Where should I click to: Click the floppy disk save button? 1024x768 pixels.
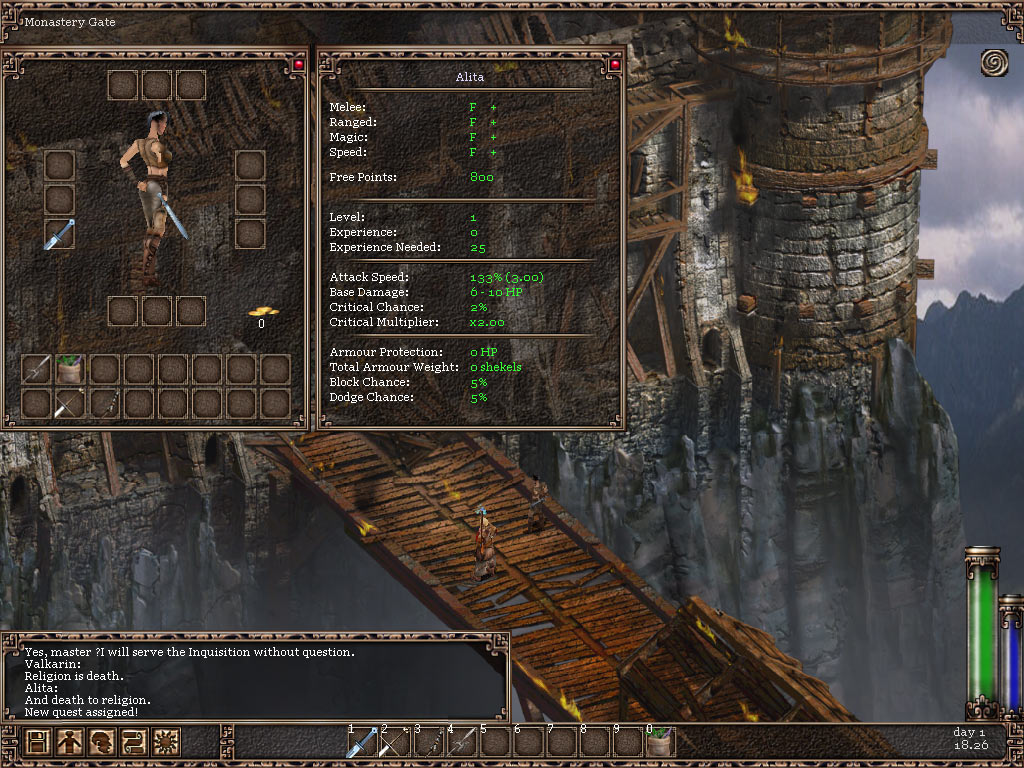(x=38, y=742)
